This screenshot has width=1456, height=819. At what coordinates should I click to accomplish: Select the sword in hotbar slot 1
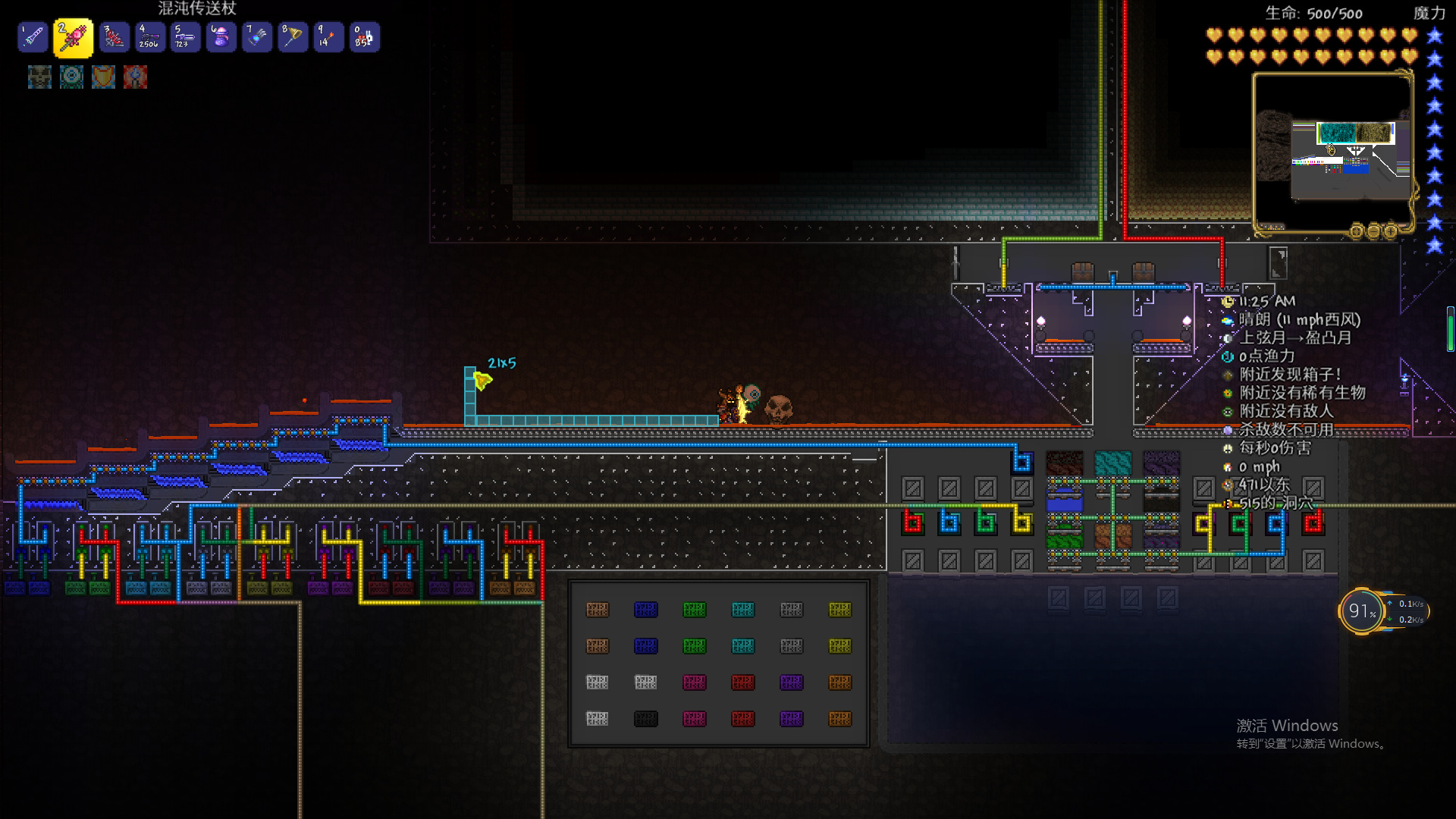33,37
